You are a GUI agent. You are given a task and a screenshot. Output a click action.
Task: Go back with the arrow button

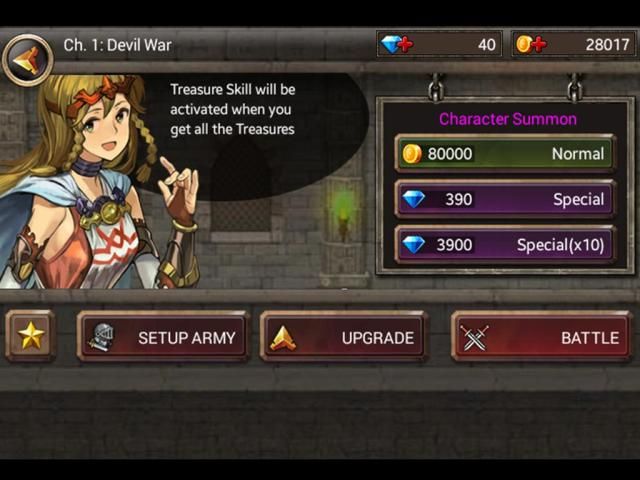coord(27,59)
